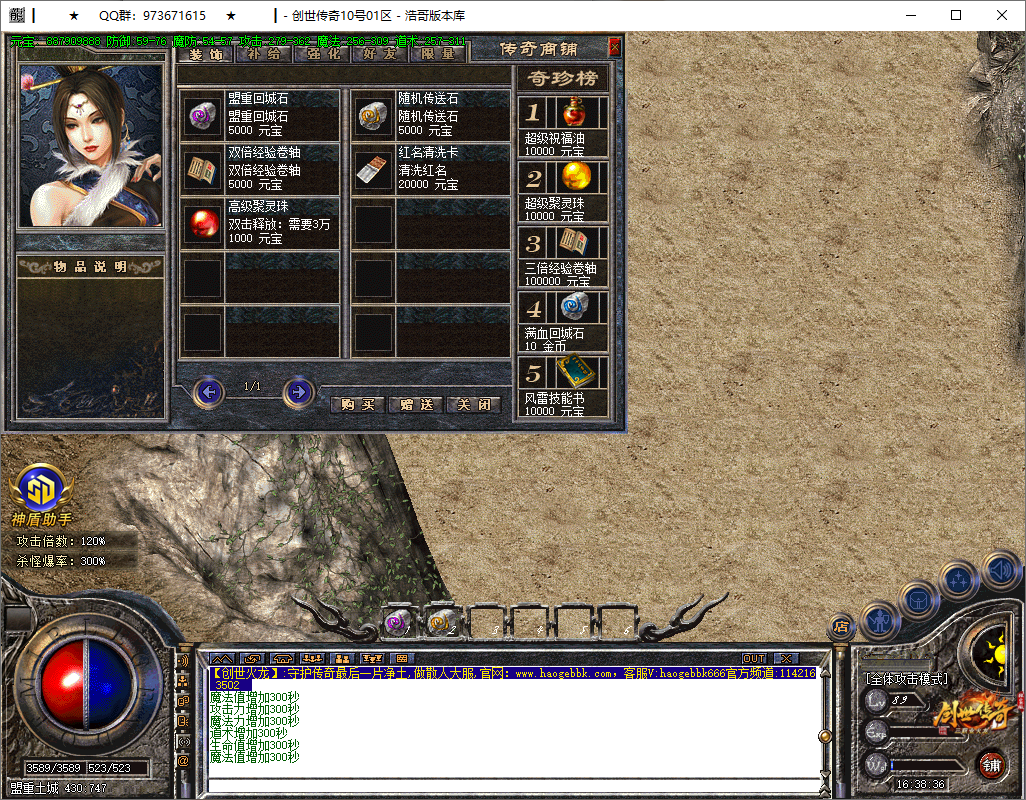Click the 赠送 gift button
Screen dimensions: 1026x800
[x=415, y=405]
